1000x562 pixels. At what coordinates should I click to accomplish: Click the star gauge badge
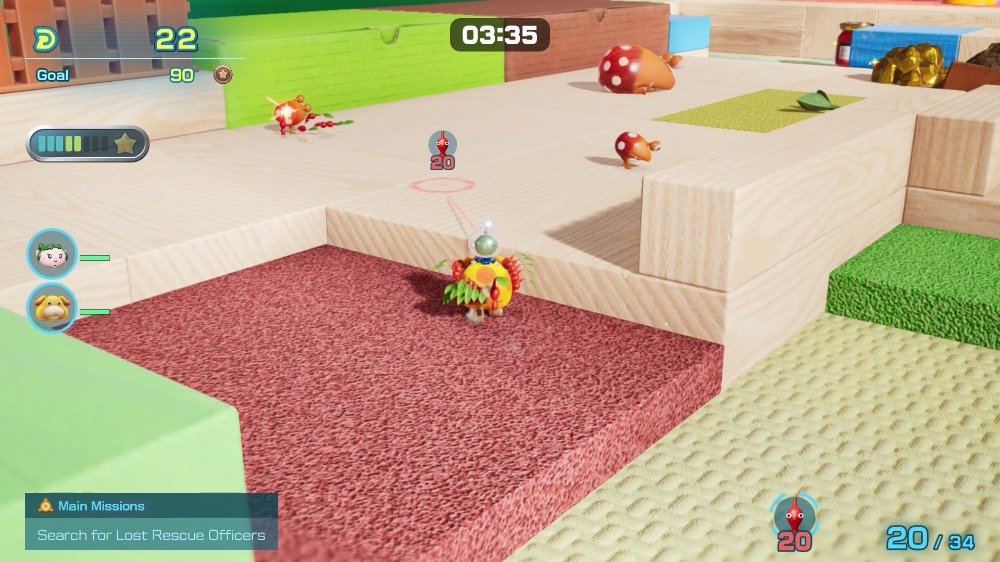click(x=125, y=144)
